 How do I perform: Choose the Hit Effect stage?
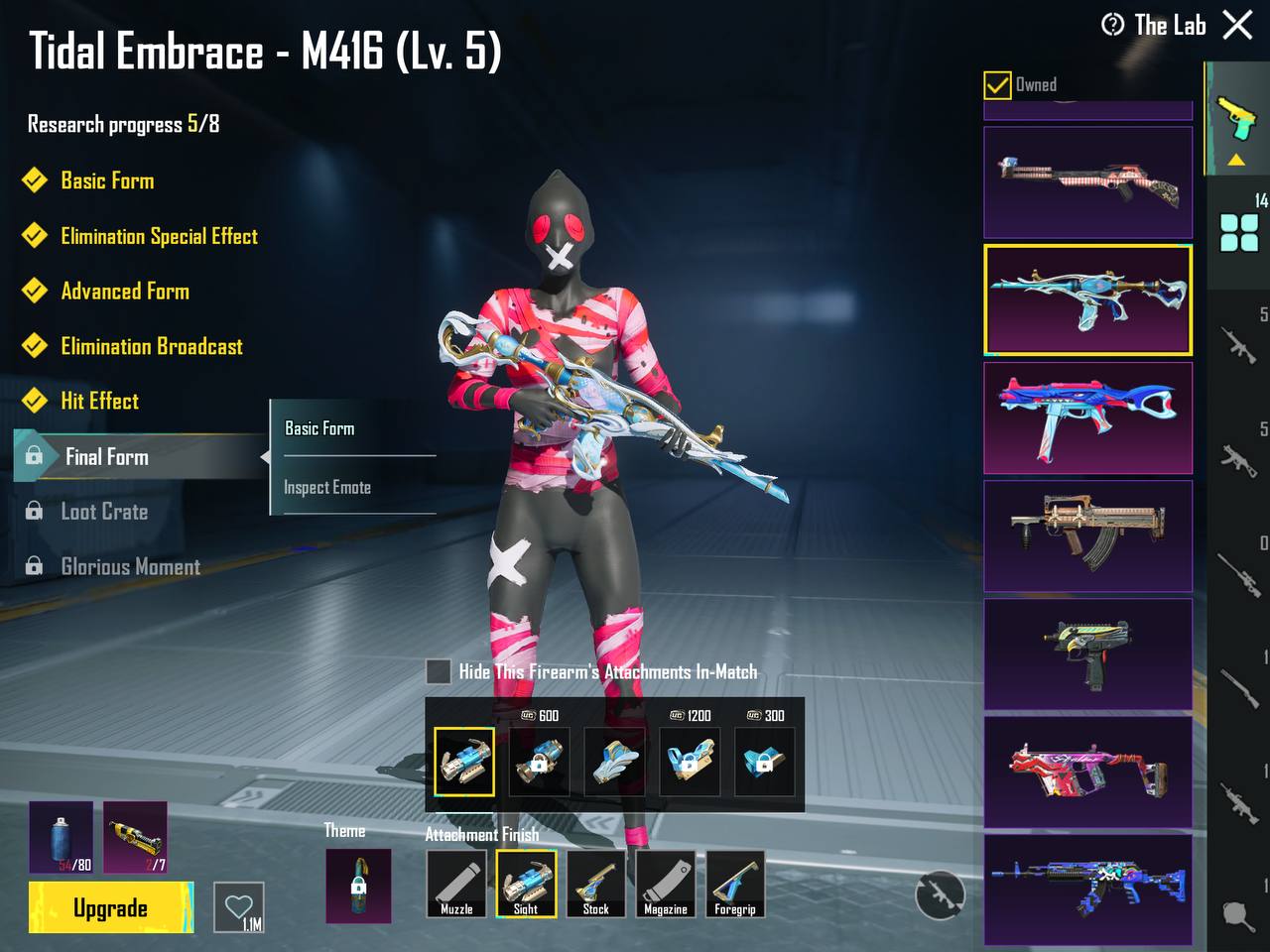point(99,402)
